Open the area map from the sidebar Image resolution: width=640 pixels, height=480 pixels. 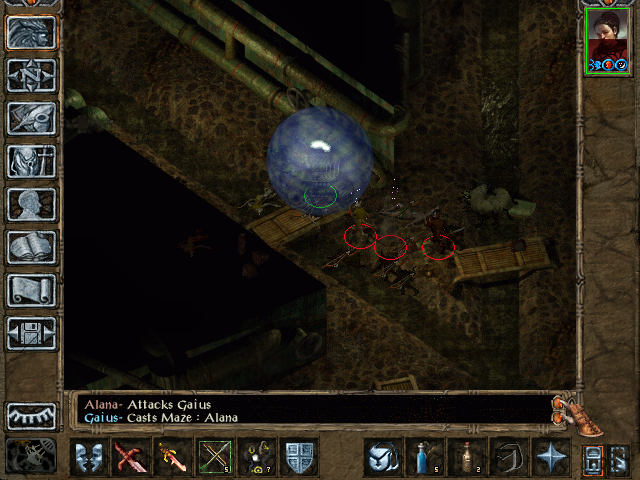click(32, 76)
